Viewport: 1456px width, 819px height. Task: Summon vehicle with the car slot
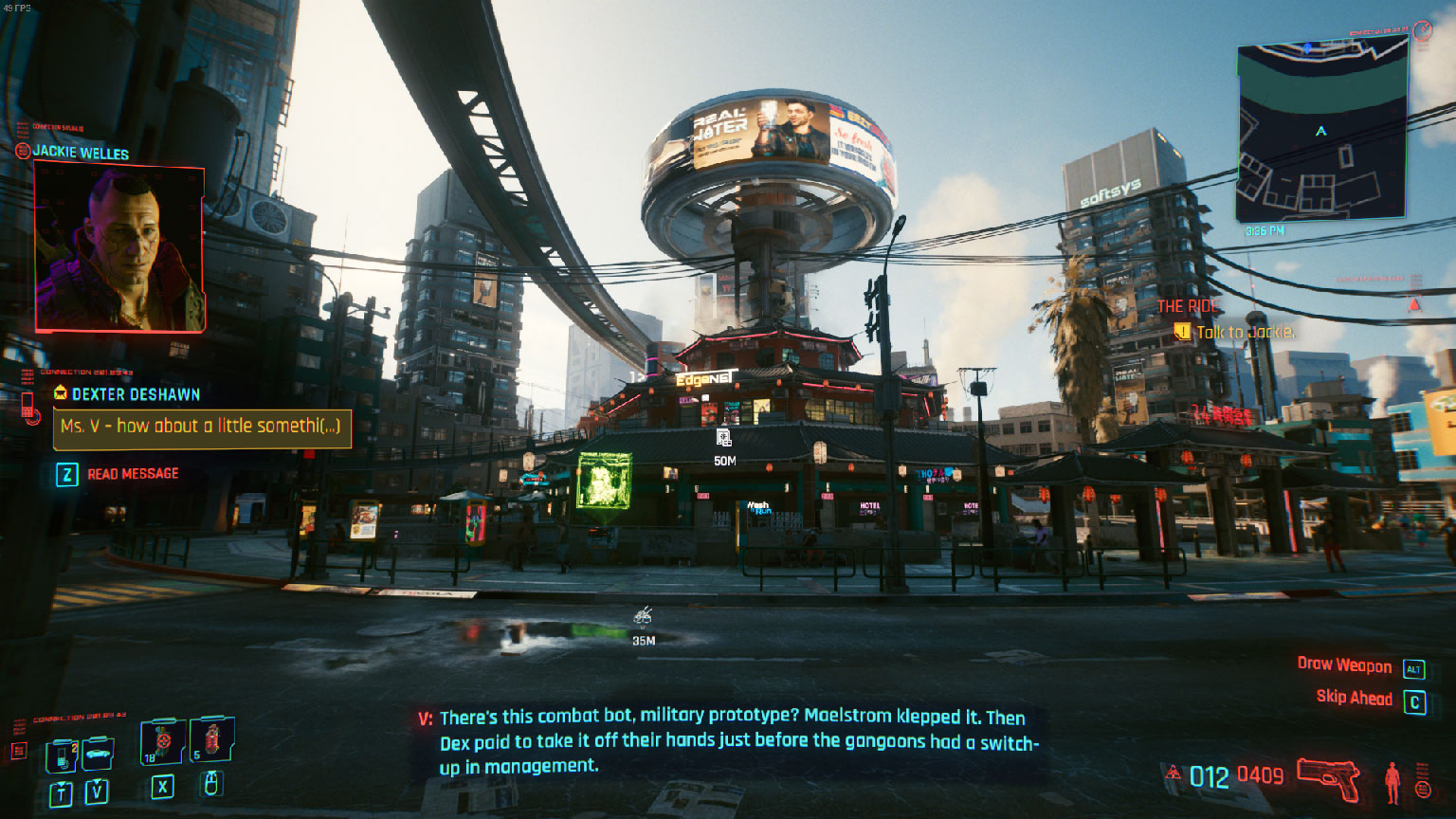[x=98, y=754]
